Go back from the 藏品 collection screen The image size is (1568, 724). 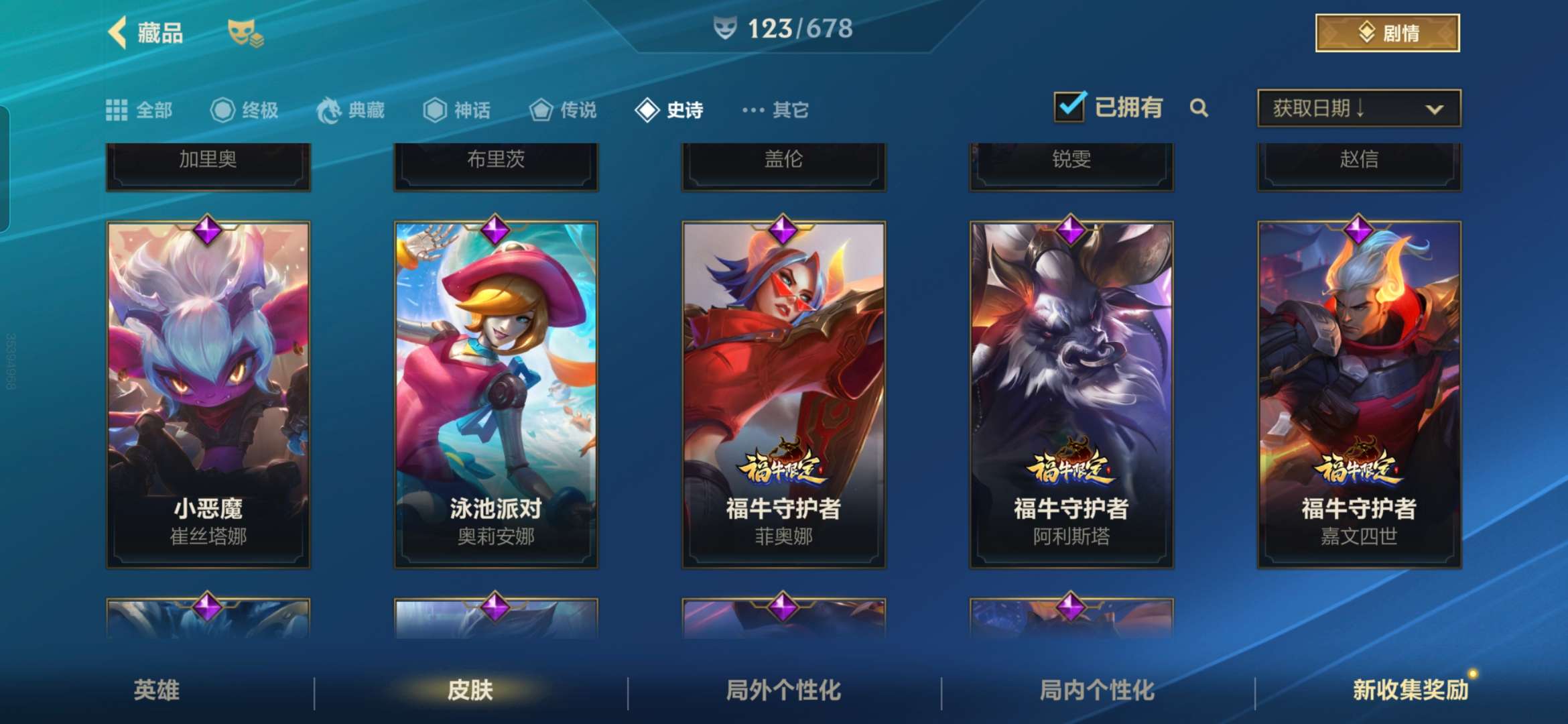pos(119,33)
